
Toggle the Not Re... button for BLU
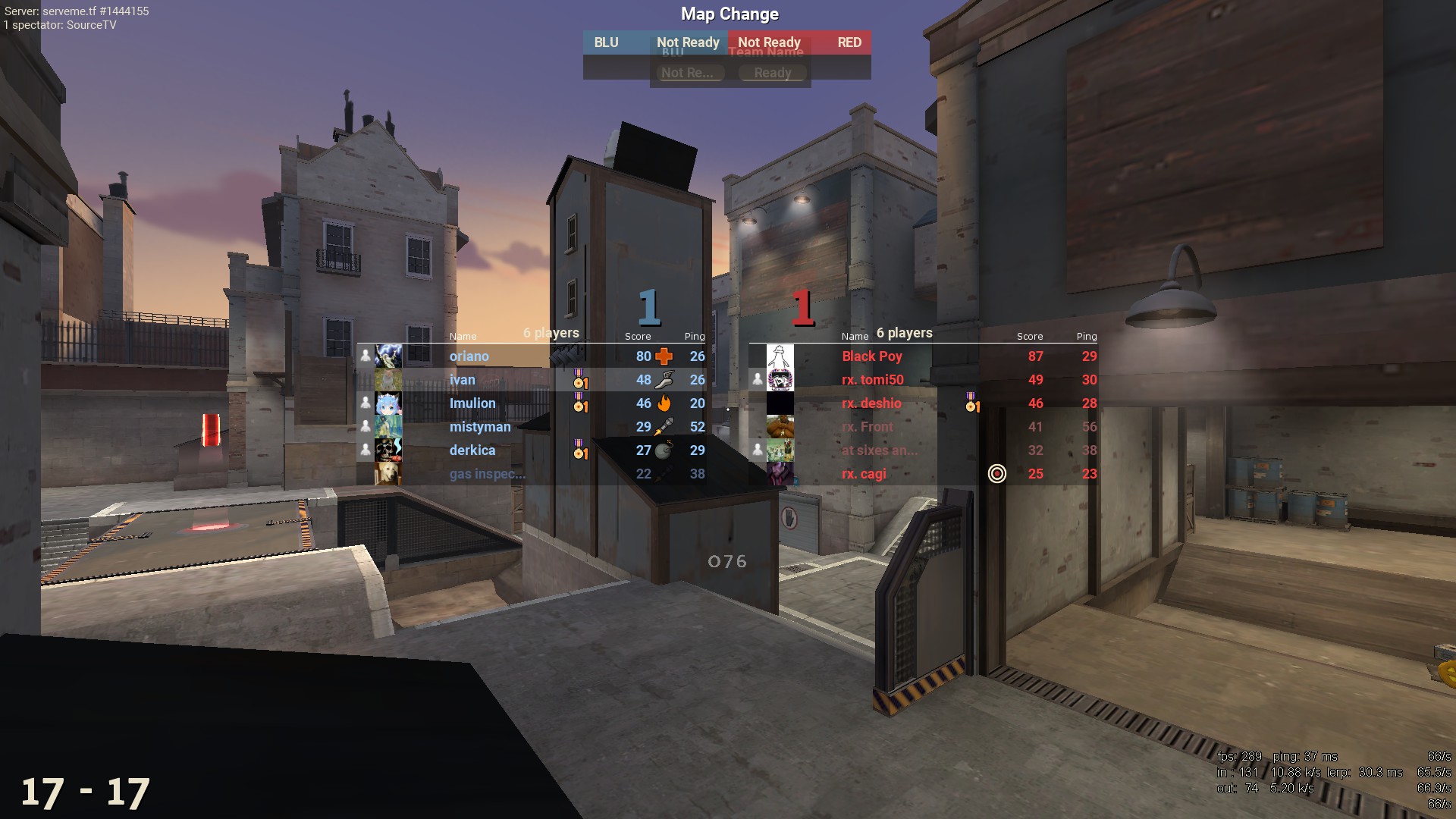coord(688,73)
